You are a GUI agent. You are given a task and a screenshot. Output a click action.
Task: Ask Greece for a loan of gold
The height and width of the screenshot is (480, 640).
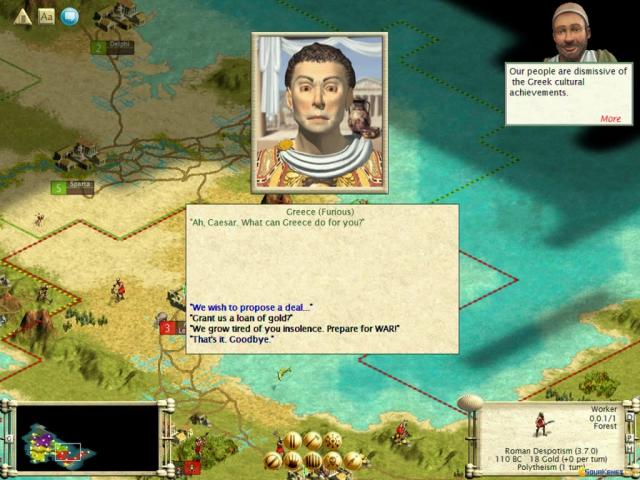pos(241,317)
